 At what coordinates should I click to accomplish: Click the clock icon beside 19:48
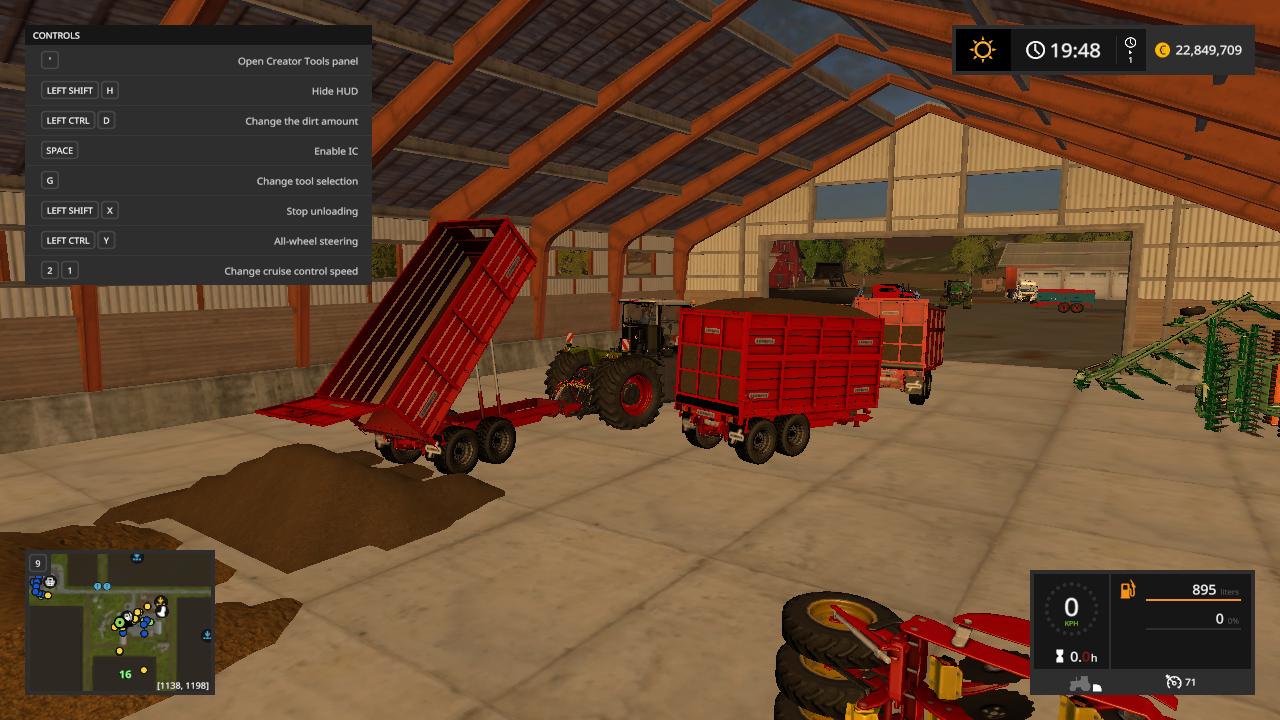coord(1034,48)
